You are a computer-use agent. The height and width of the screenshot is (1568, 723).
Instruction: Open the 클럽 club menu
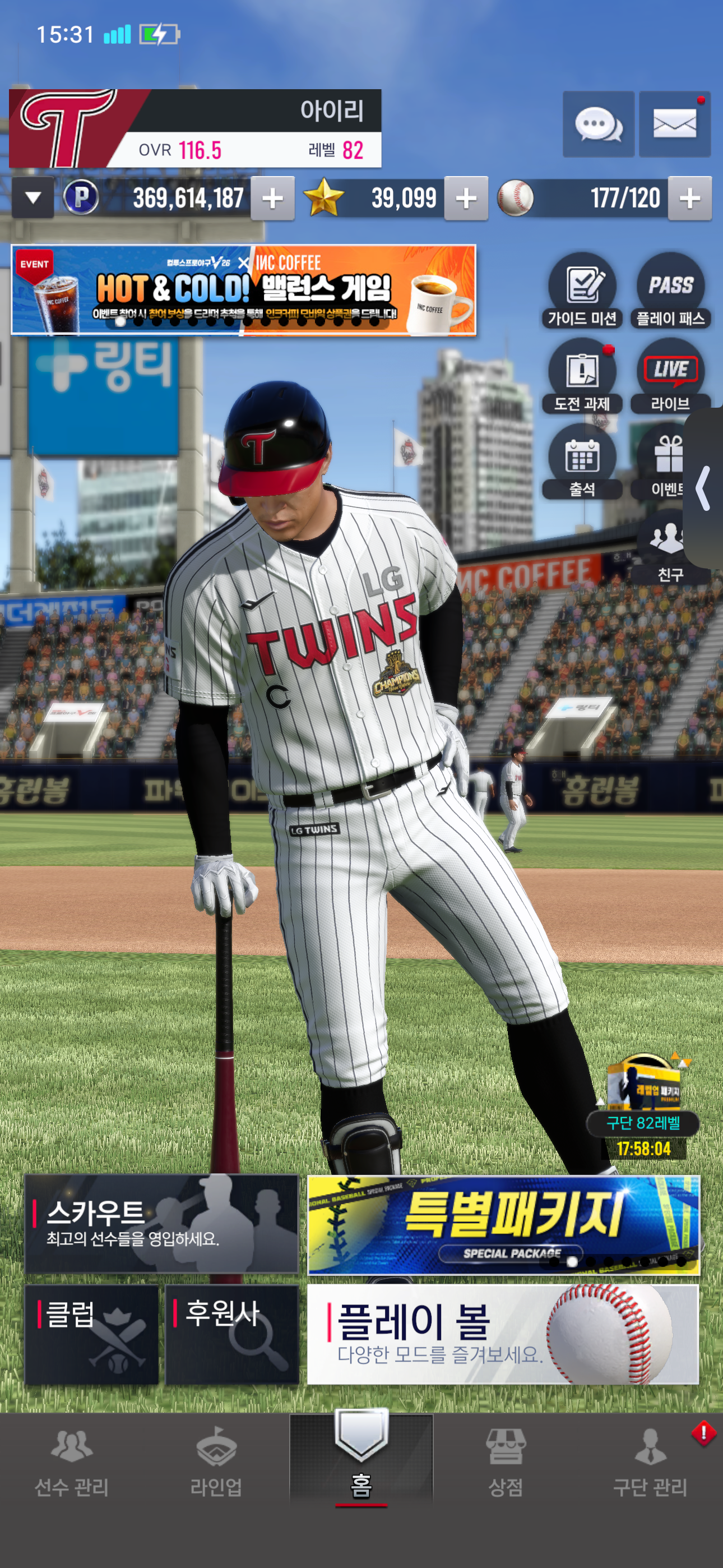point(91,1334)
